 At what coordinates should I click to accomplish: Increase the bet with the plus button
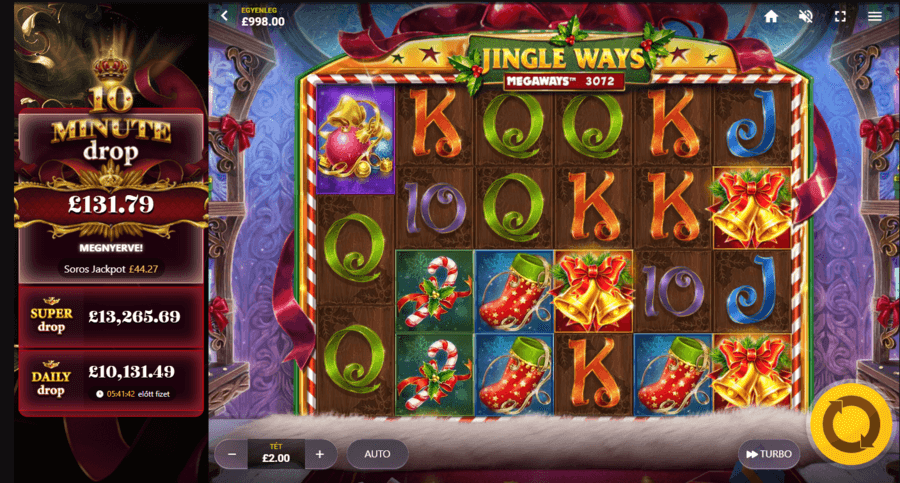tap(320, 454)
